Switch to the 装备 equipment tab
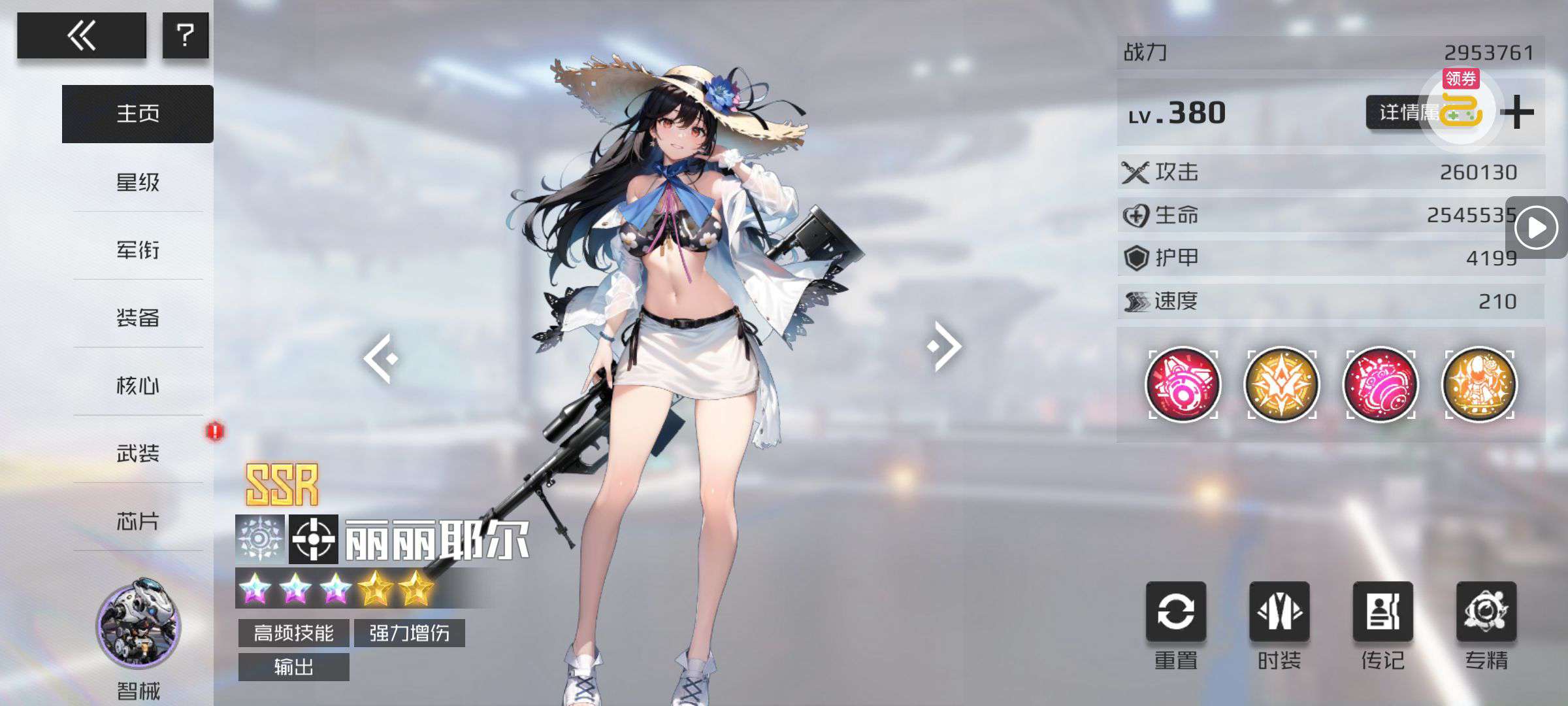Image resolution: width=1568 pixels, height=706 pixels. pos(138,318)
